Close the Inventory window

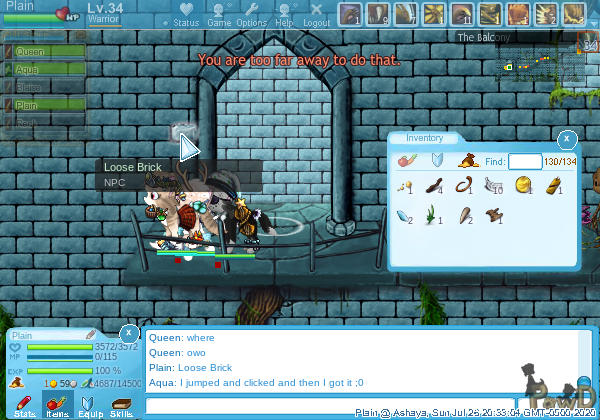tap(567, 139)
